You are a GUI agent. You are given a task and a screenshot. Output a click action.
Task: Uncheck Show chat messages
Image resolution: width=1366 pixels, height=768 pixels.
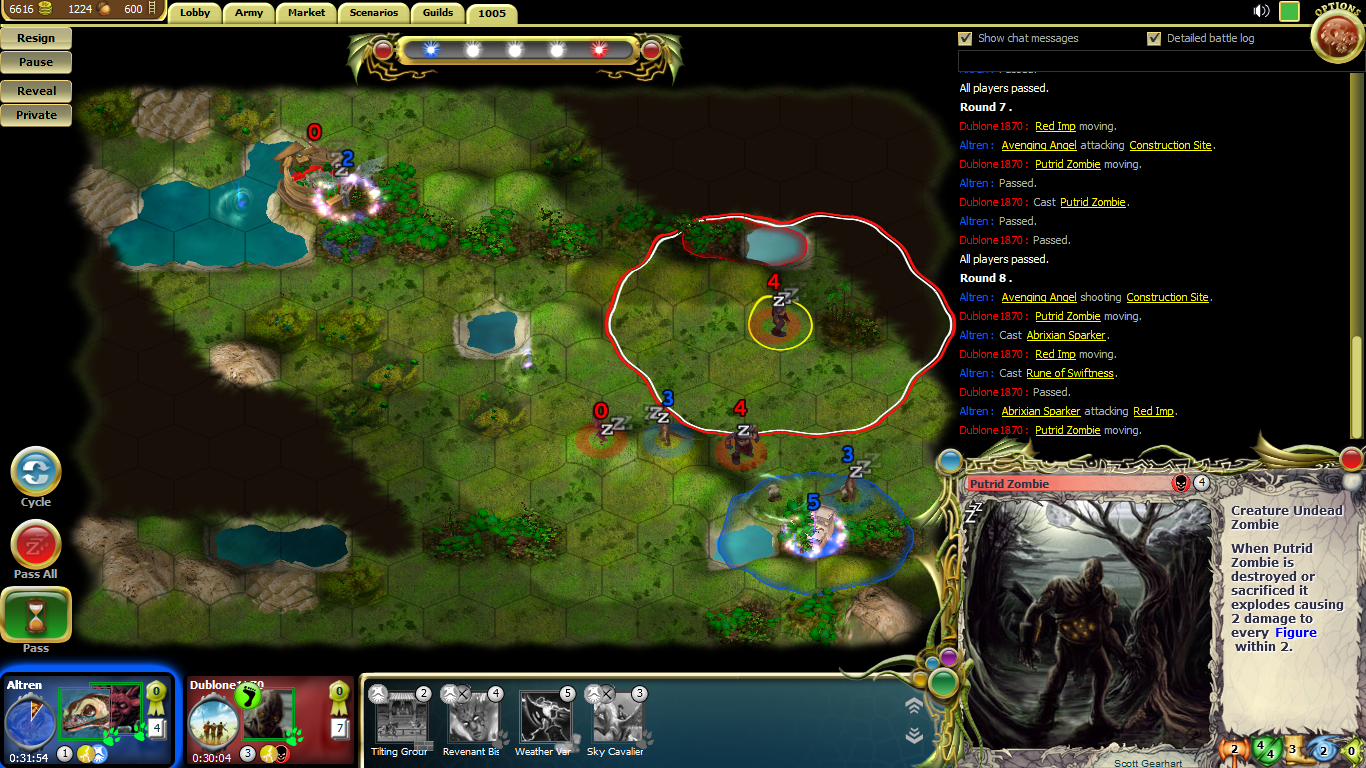click(x=965, y=38)
